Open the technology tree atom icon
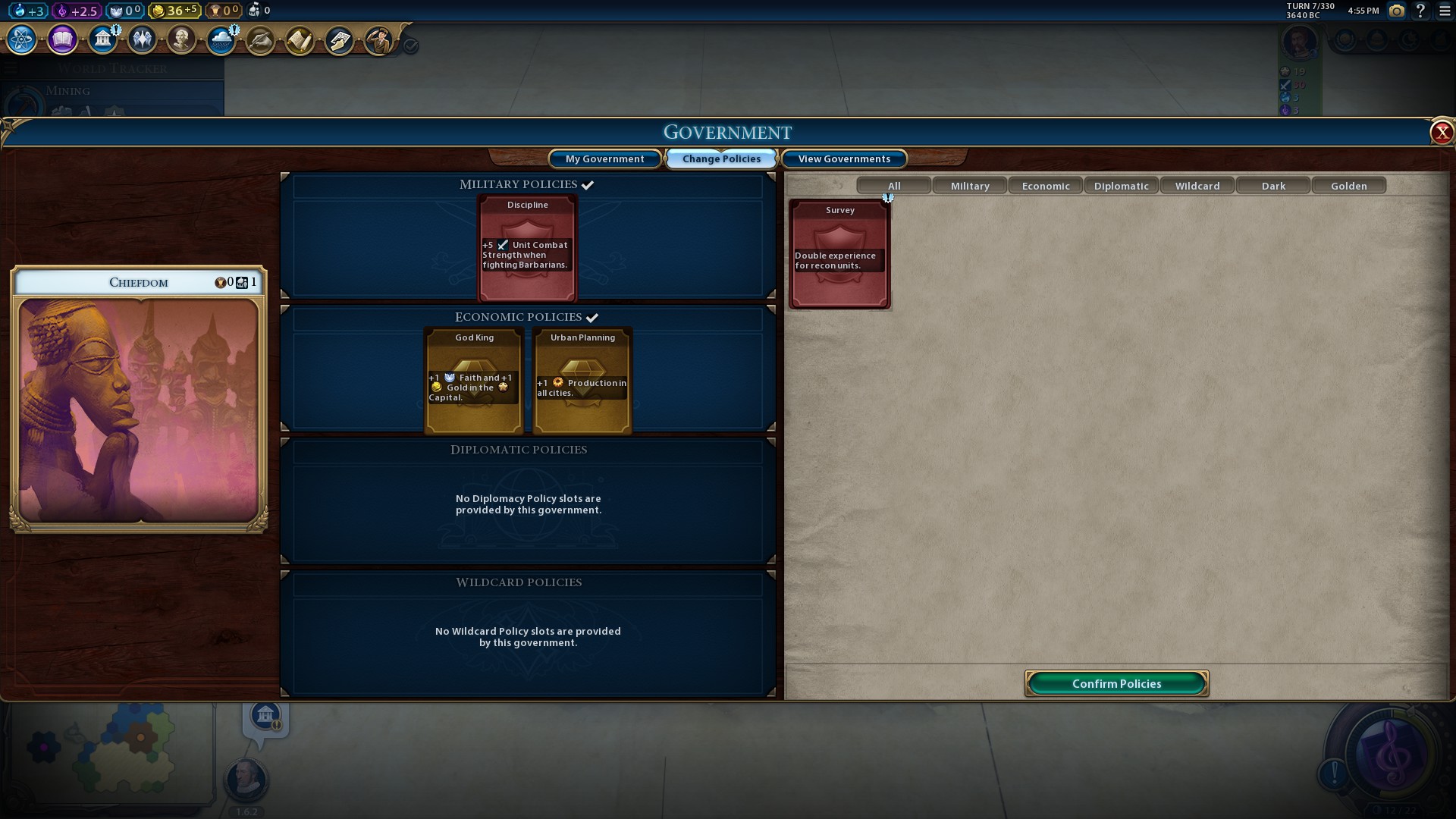 tap(21, 39)
